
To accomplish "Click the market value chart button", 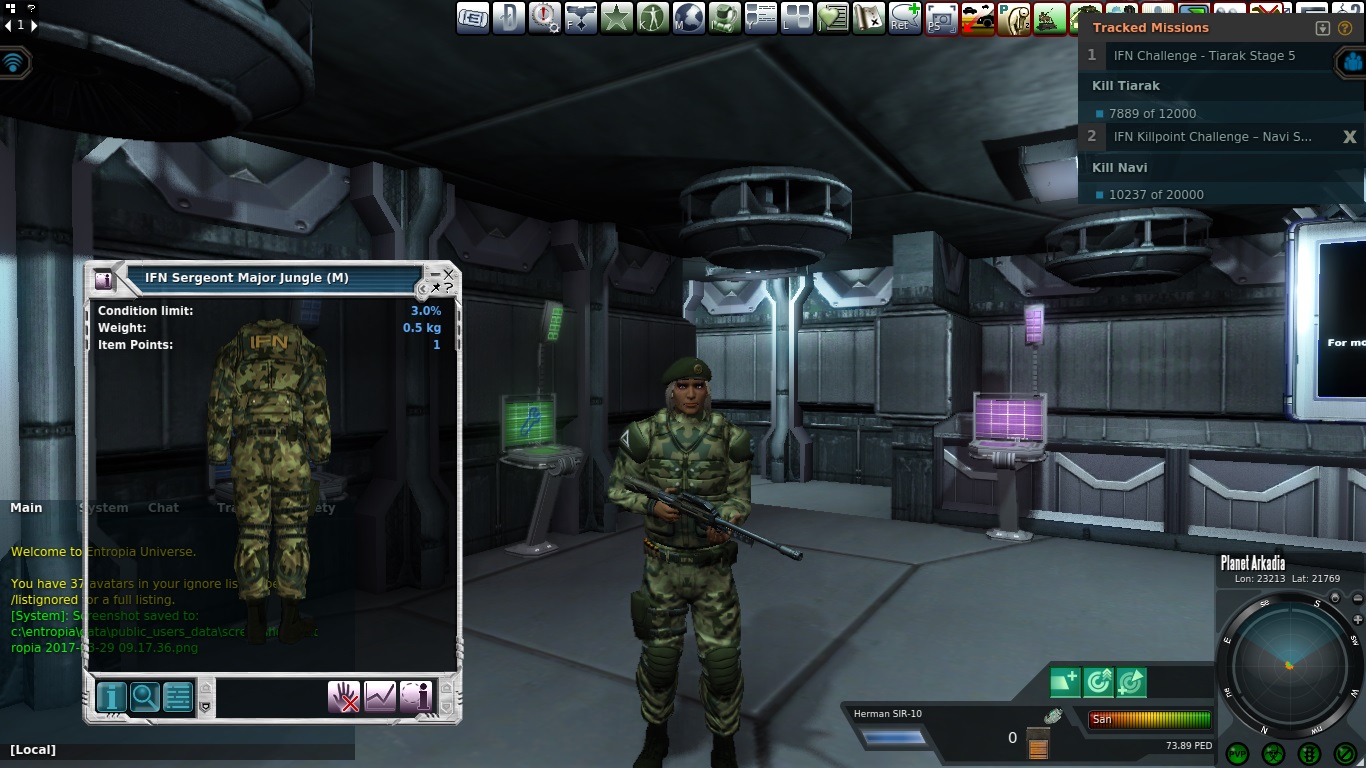I will coord(380,696).
